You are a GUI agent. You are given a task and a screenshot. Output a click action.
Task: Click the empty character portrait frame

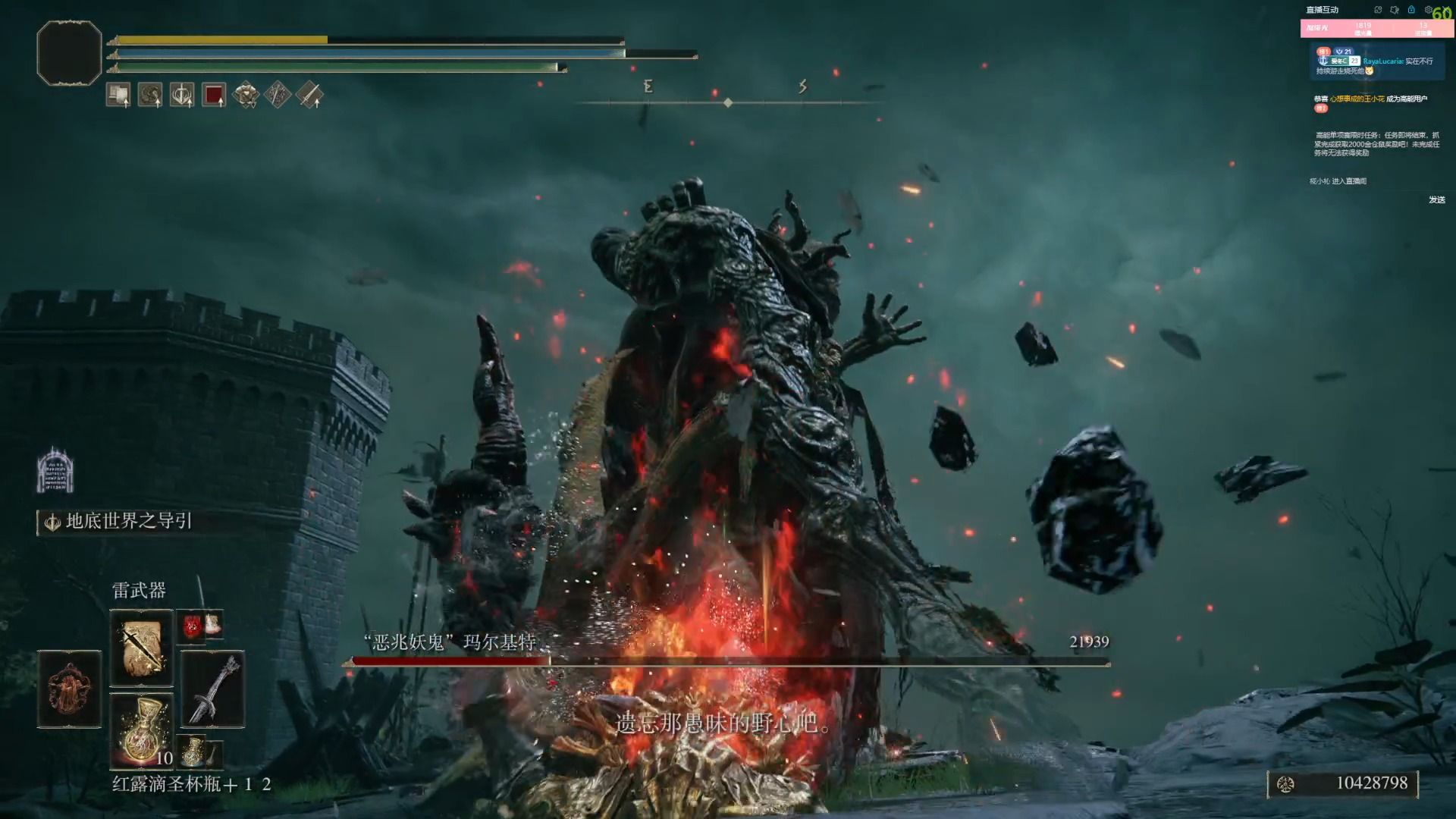69,53
